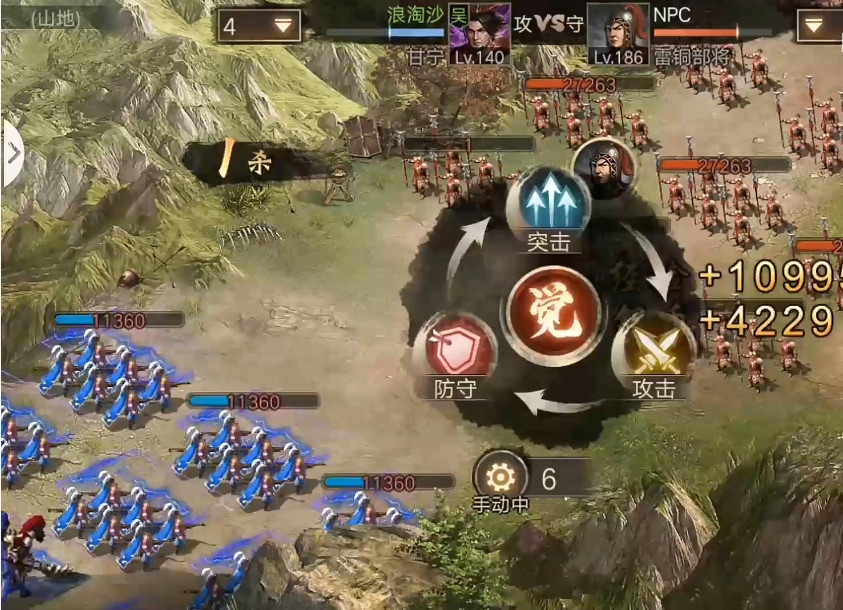
Task: Open the top-right corner dropdown arrow
Action: pyautogui.click(x=819, y=26)
